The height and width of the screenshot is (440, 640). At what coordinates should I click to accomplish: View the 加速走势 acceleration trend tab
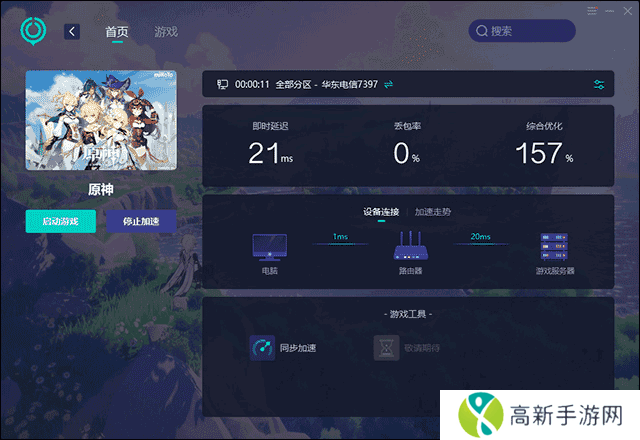coord(433,211)
